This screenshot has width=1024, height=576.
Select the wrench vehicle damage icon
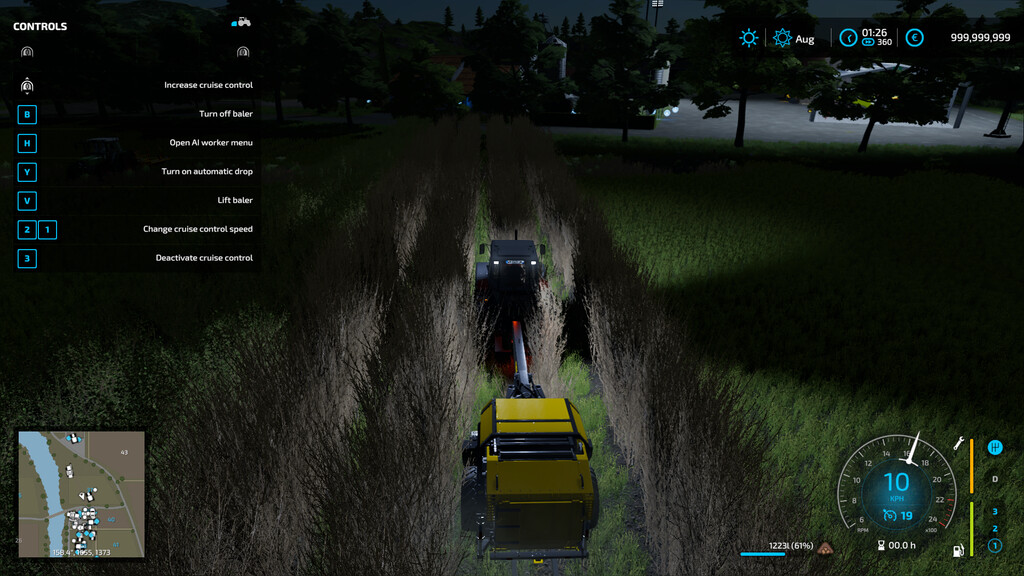coord(957,443)
